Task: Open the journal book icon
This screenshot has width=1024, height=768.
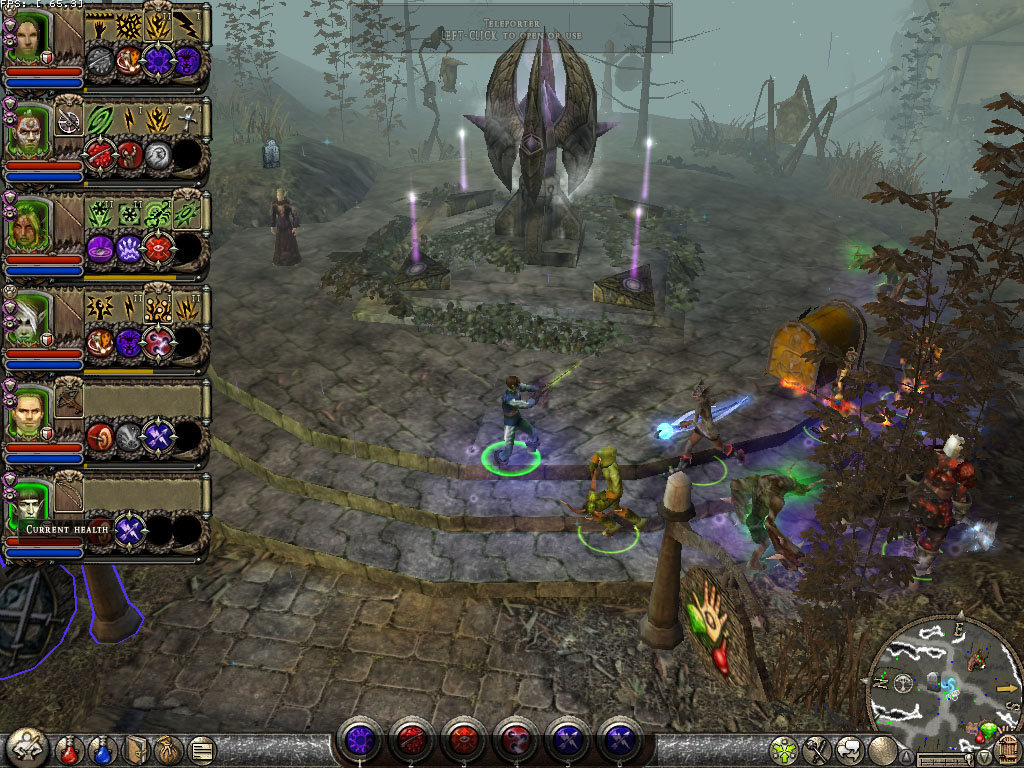Action: click(137, 748)
